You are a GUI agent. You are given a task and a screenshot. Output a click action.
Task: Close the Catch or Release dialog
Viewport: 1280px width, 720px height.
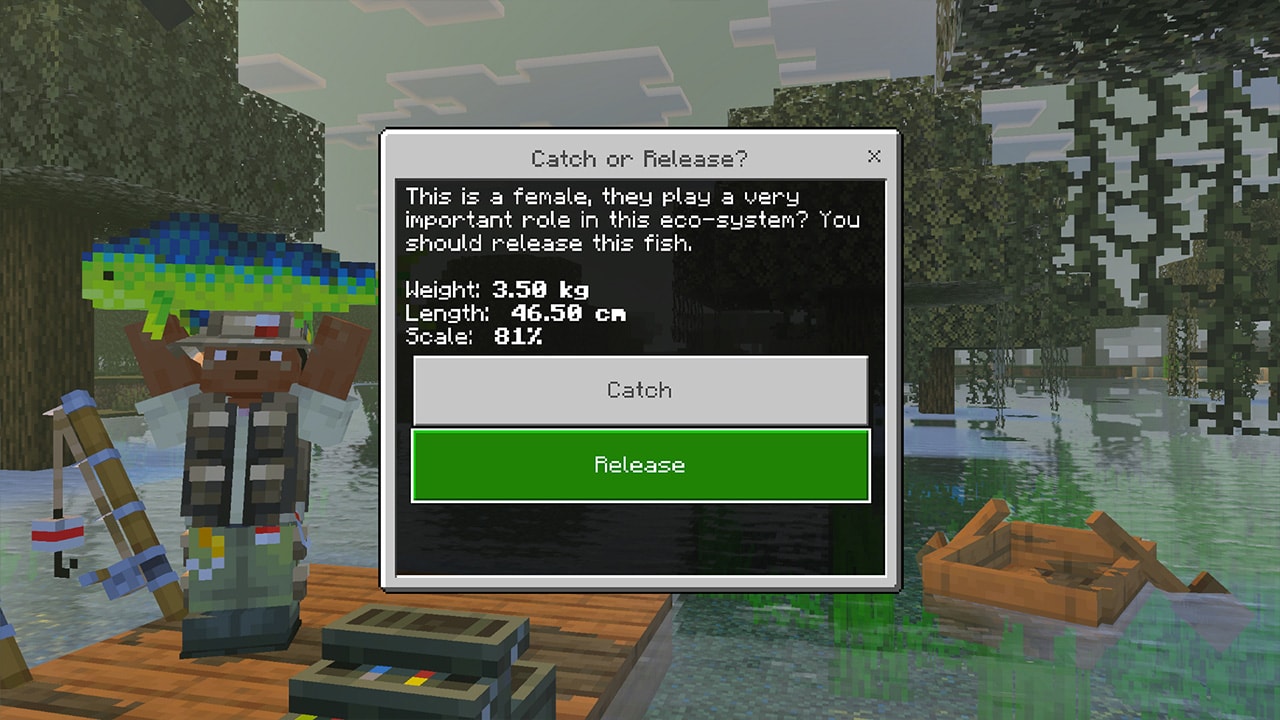pos(874,157)
